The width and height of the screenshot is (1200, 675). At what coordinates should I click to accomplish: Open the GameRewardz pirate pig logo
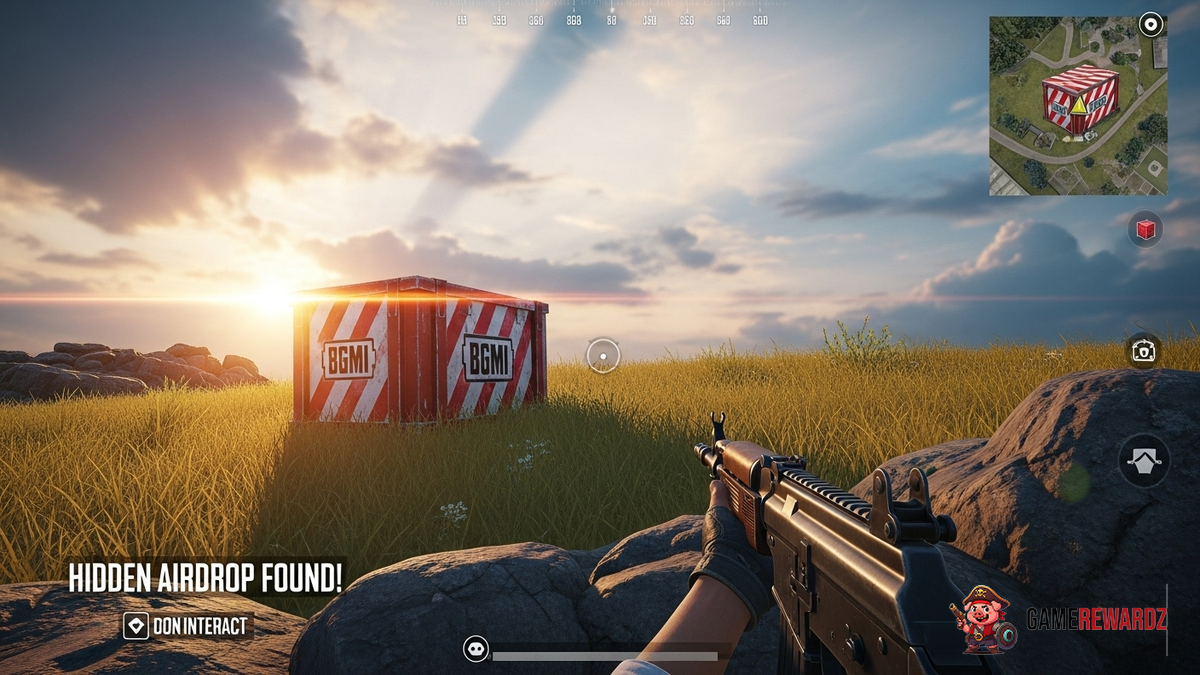click(x=984, y=619)
